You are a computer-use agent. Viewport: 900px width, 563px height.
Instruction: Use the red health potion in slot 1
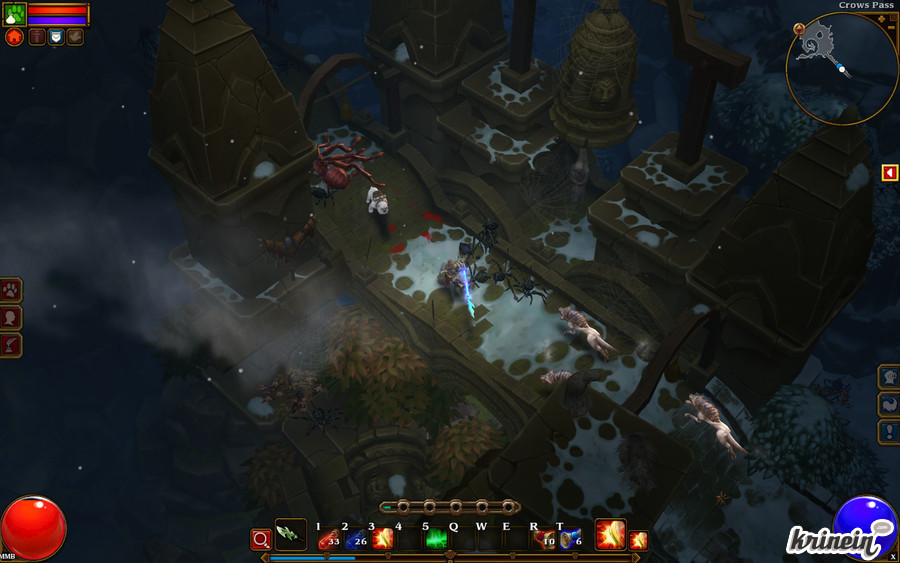click(328, 540)
